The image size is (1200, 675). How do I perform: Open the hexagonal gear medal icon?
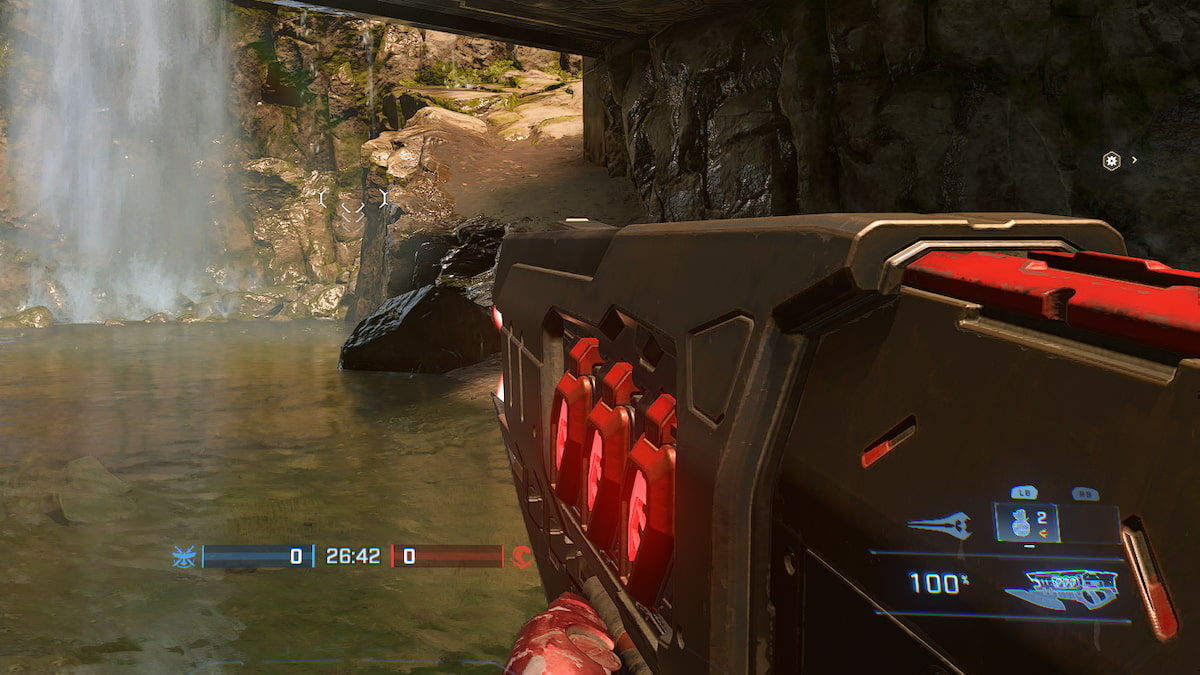pos(1111,160)
